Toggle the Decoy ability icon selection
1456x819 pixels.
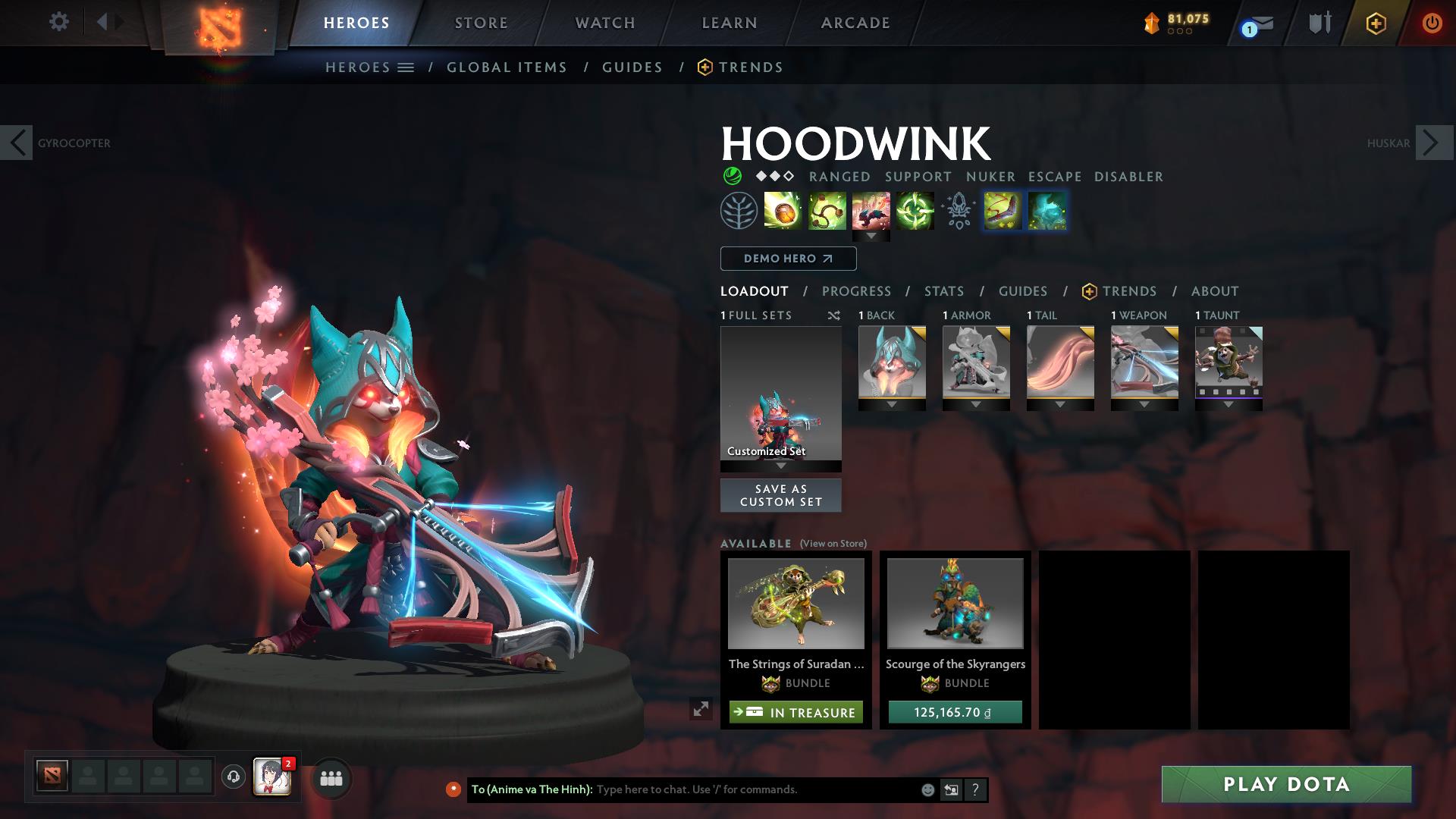point(1048,212)
